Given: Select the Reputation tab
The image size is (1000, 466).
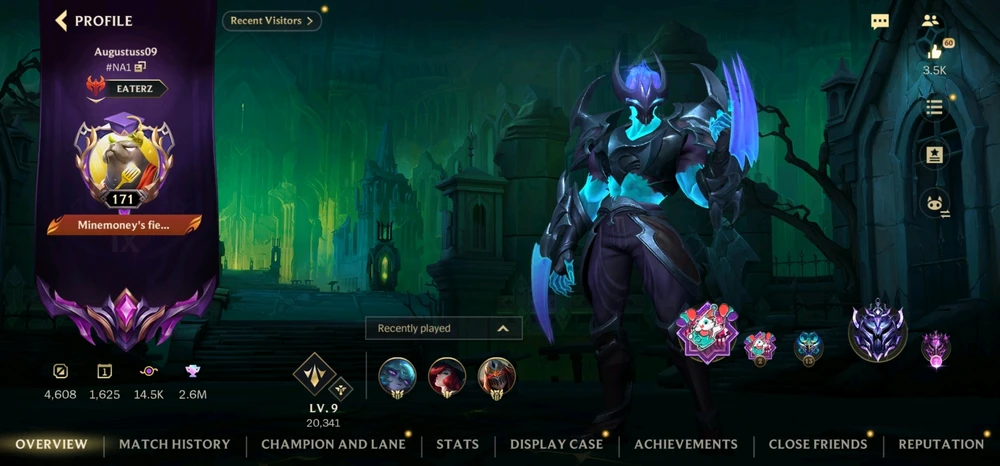Looking at the screenshot, I should pos(941,444).
